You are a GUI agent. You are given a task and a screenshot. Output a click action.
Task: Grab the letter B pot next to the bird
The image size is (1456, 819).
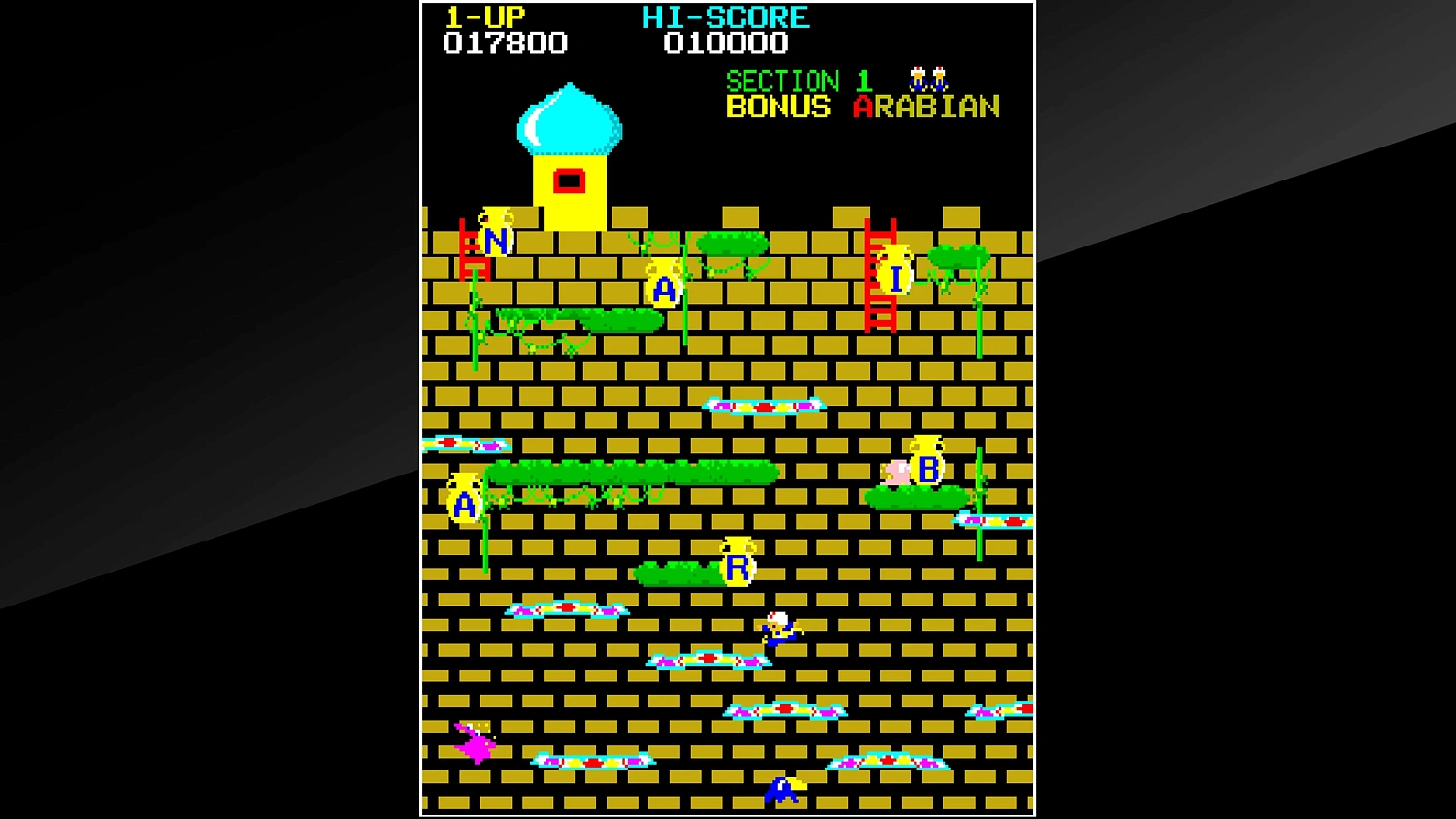pos(926,466)
